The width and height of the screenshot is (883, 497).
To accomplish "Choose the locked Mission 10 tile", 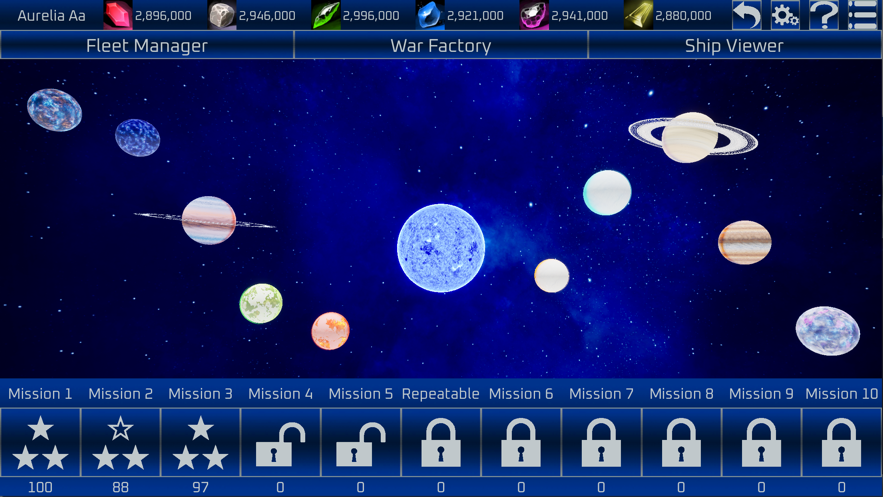I will point(841,442).
